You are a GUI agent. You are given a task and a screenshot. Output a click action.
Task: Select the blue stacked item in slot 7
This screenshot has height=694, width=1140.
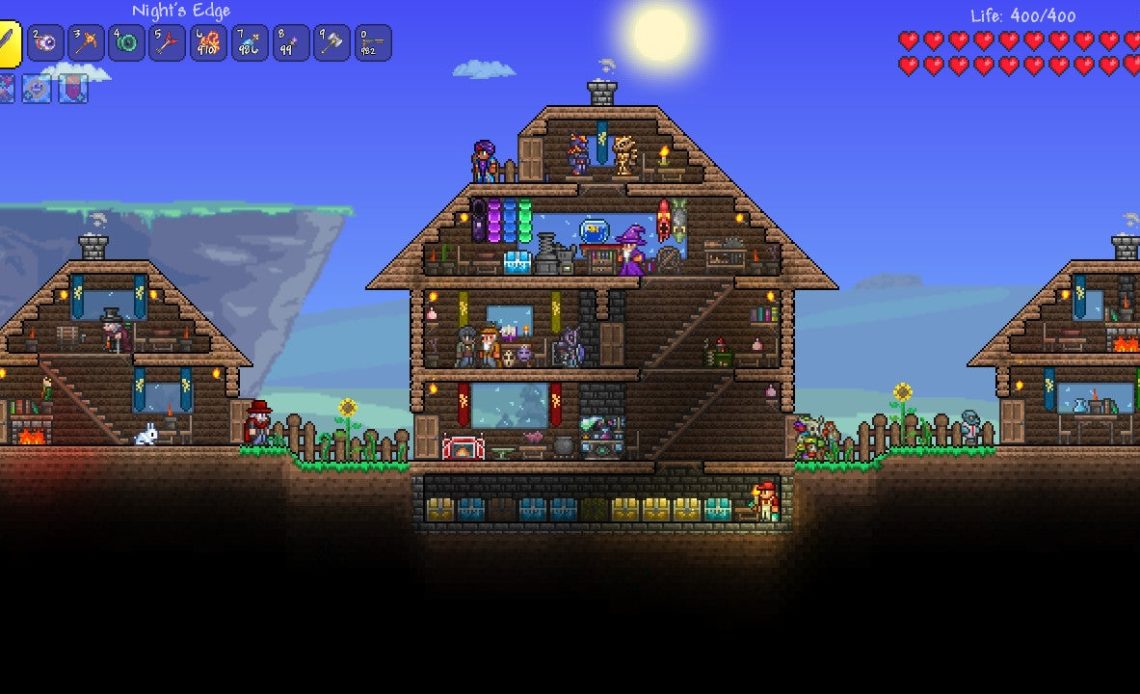click(x=250, y=43)
